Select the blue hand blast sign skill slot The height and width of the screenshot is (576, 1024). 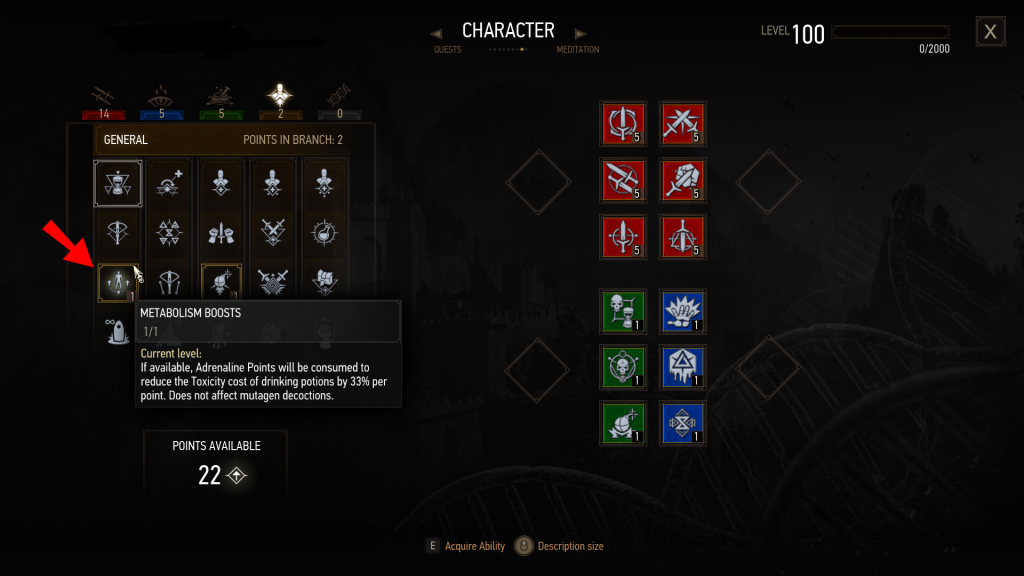[x=683, y=310]
